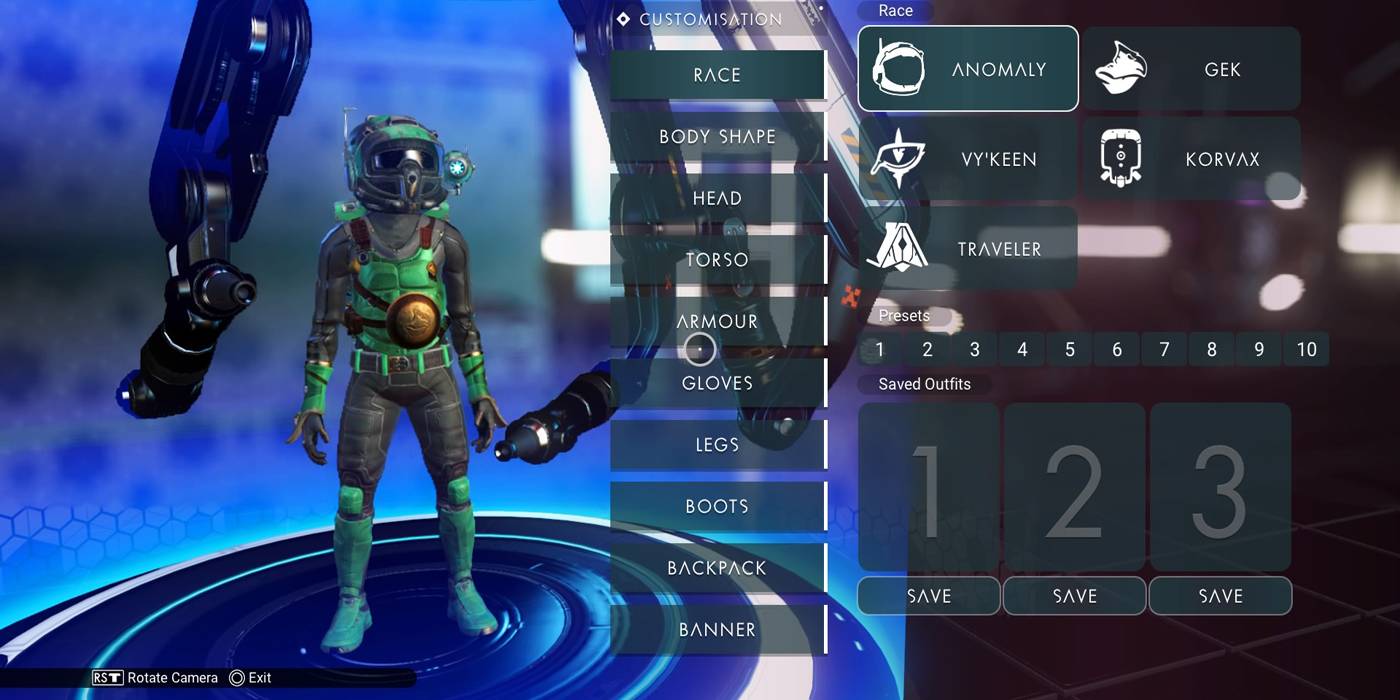The image size is (1400, 700).
Task: Pick the Vy'keen race
Action: (x=968, y=159)
